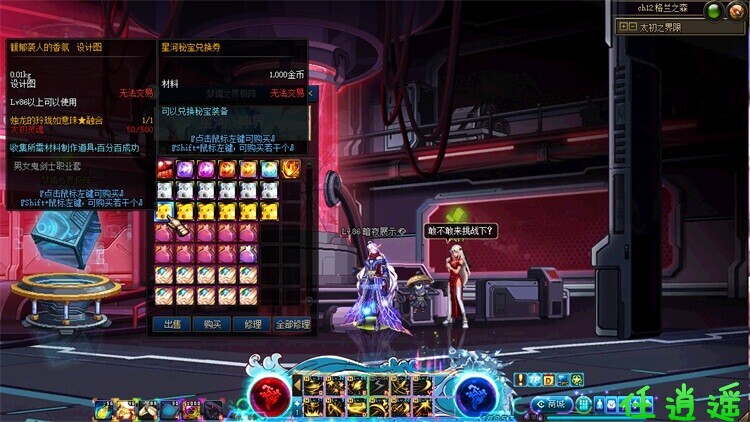Open the 商城 (Mall) shop button

pos(552,403)
